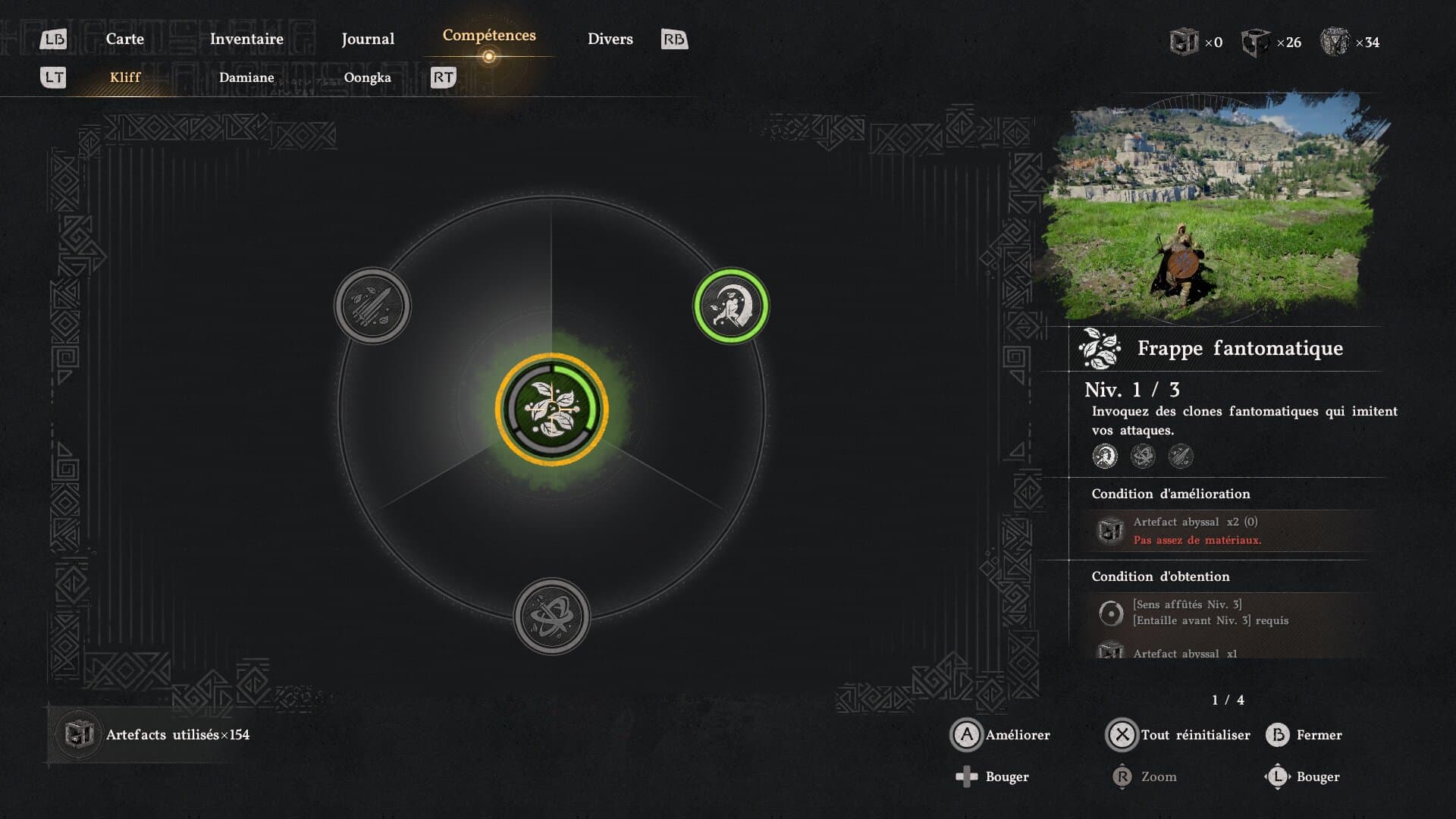Select the swirling orbit skill node
The image size is (1456, 819).
[552, 617]
